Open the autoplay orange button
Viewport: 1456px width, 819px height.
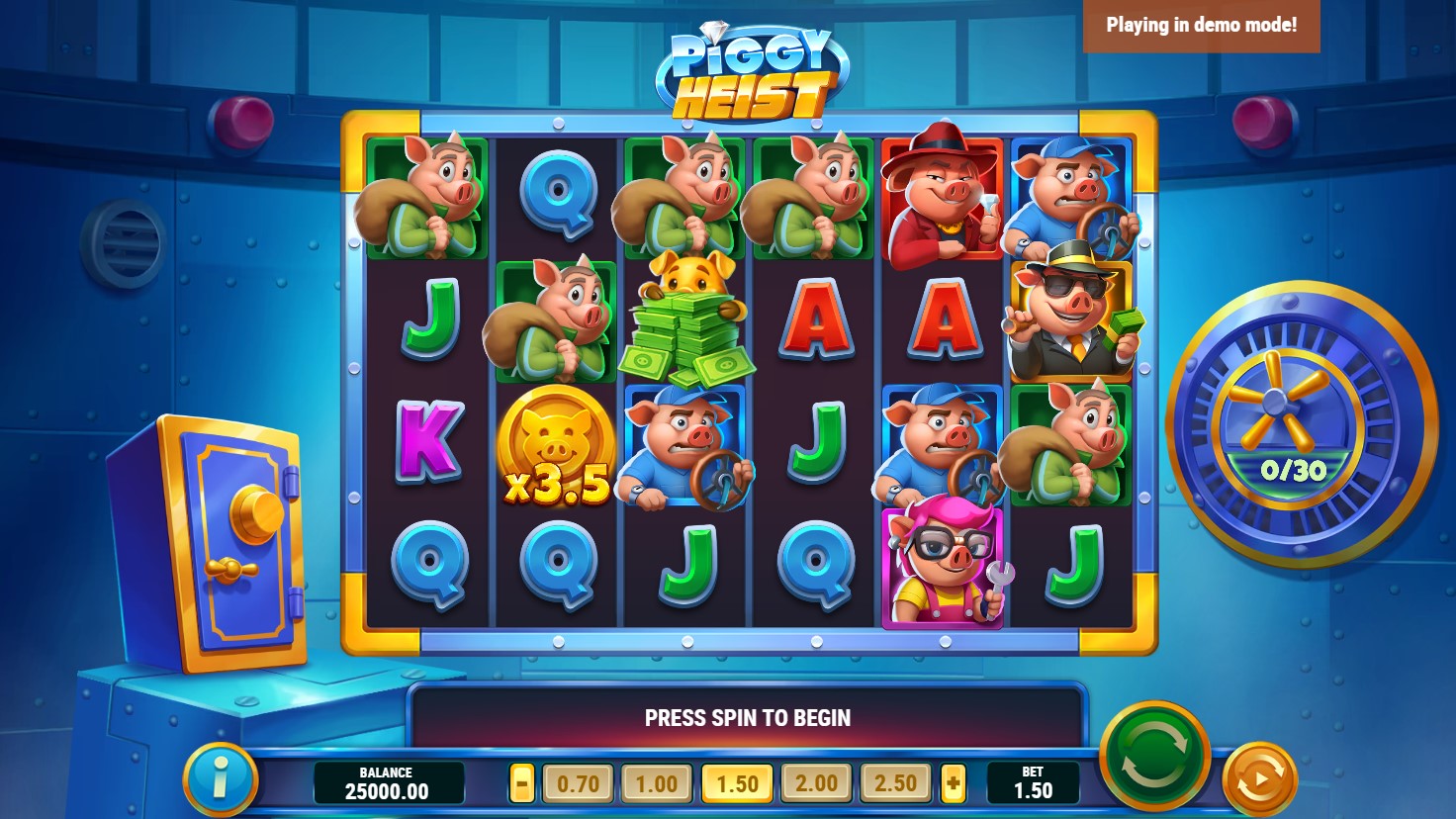click(1258, 779)
